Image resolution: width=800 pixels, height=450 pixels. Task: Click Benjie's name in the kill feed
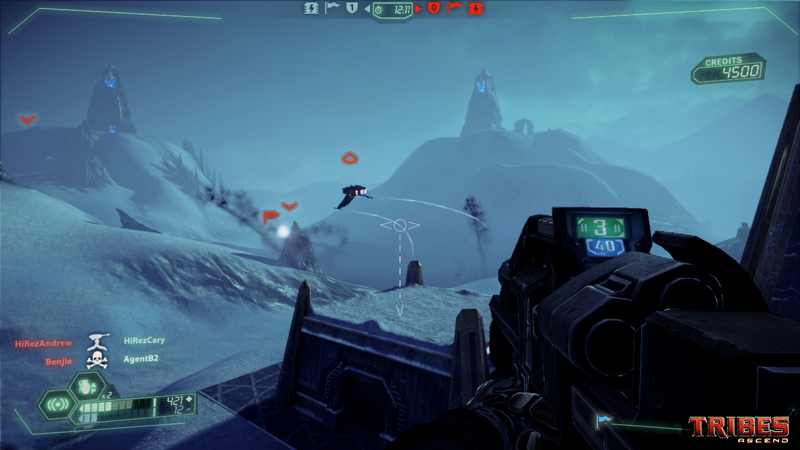coord(58,361)
